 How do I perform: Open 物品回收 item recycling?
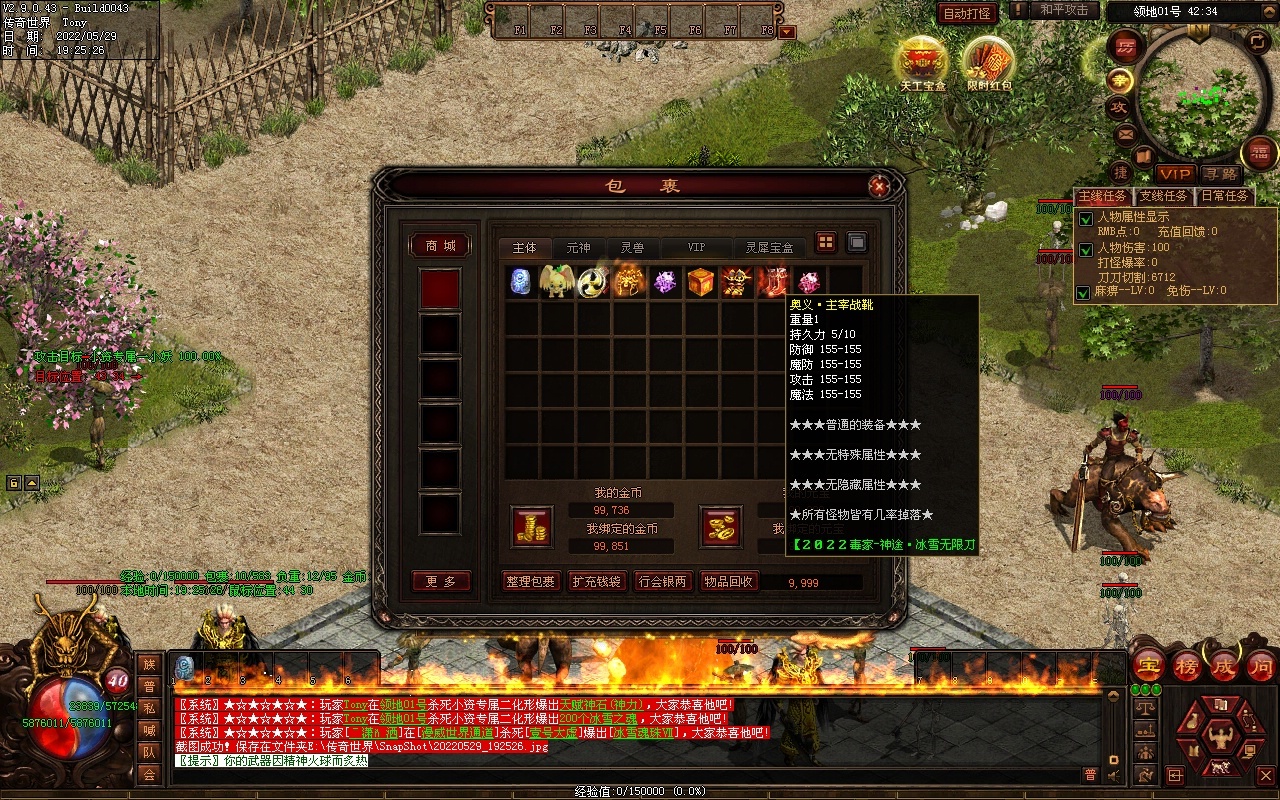pyautogui.click(x=729, y=581)
